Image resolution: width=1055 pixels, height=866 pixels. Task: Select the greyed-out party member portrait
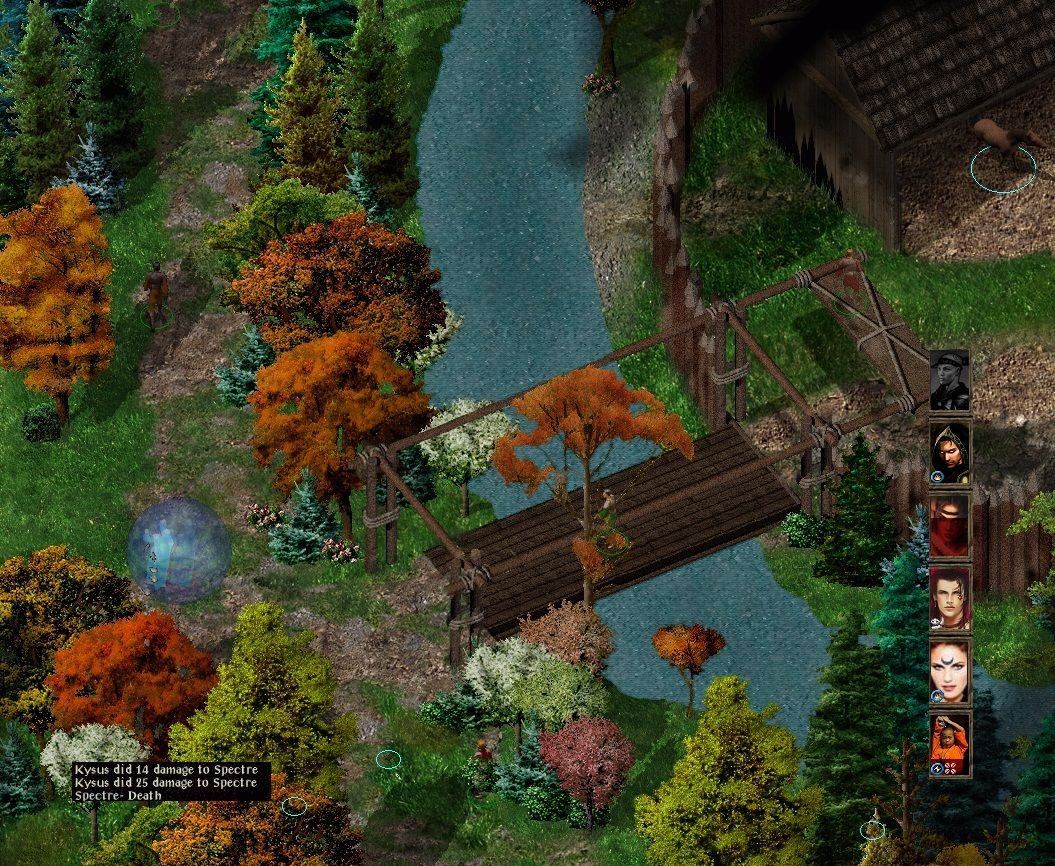(949, 380)
